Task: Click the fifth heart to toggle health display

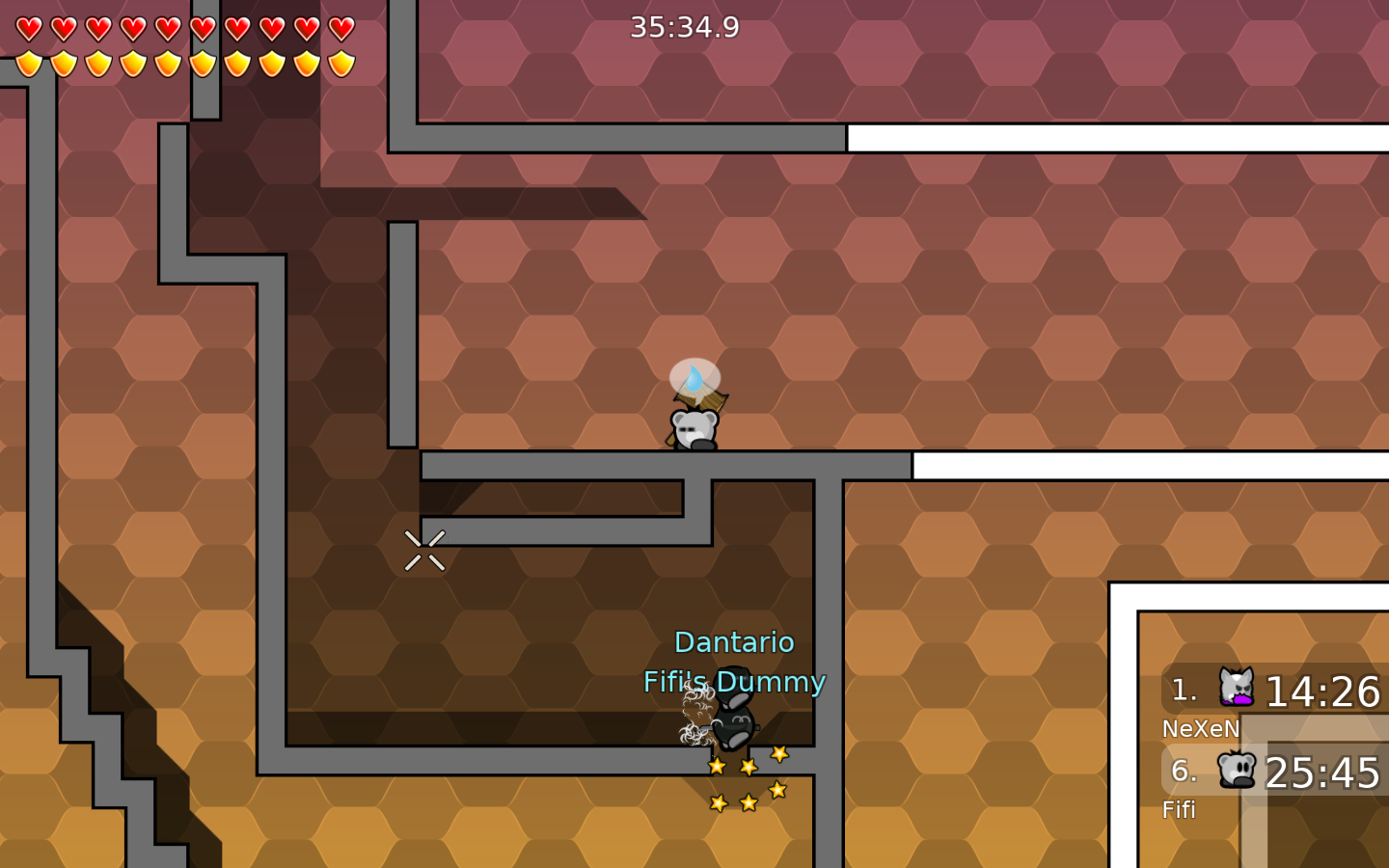Action: point(168,28)
